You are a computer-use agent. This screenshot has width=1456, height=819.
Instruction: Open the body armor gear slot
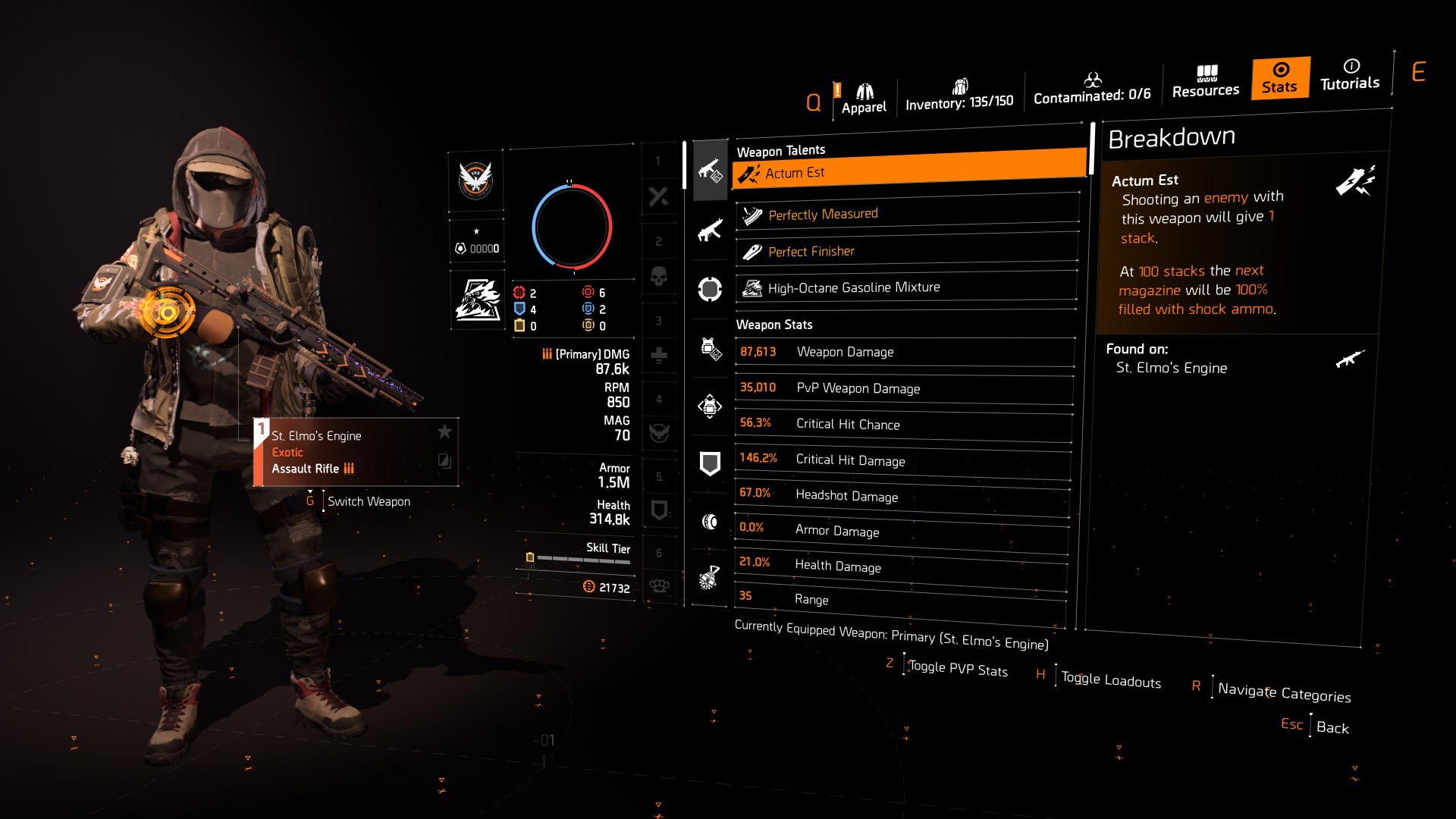(710, 348)
